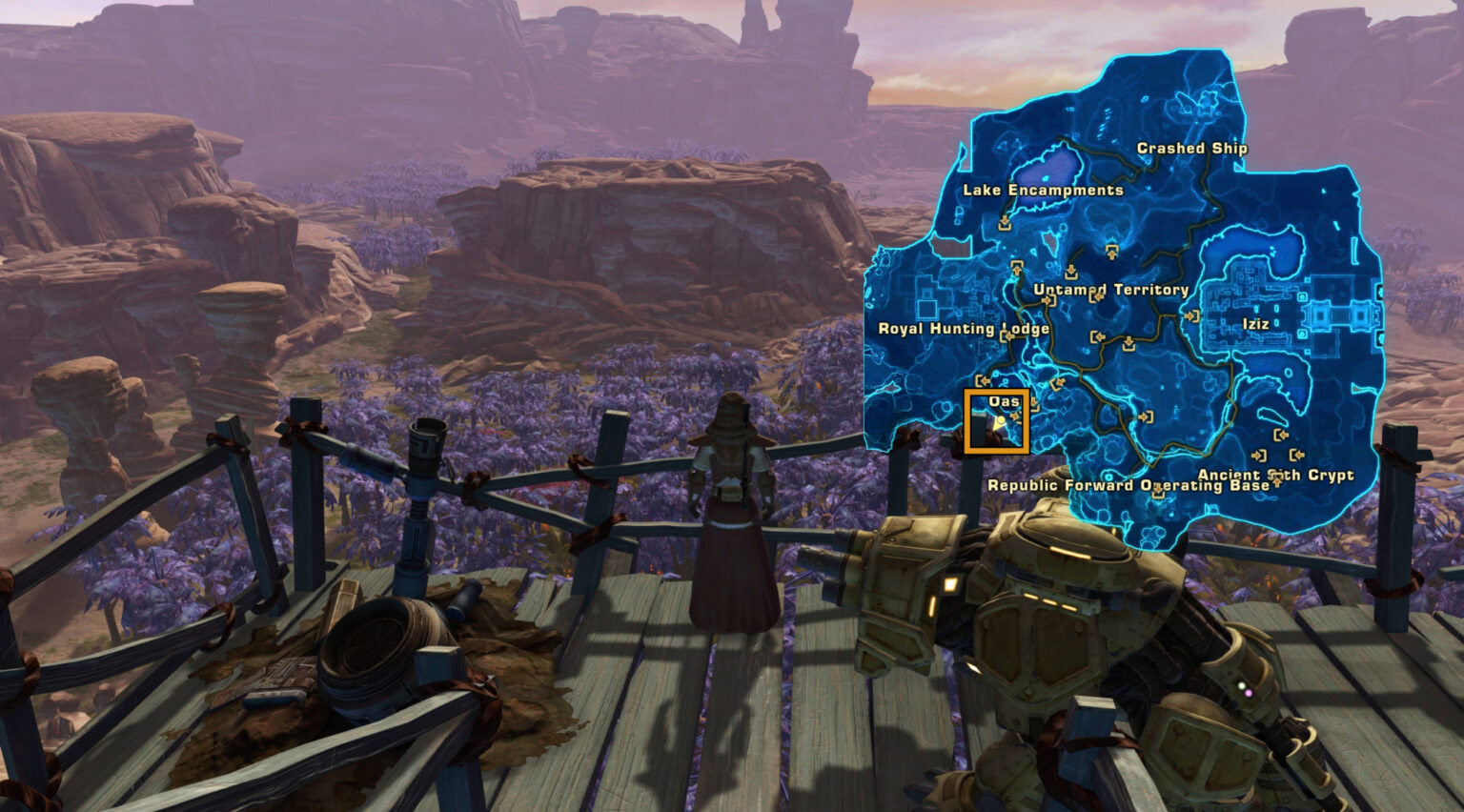Viewport: 1464px width, 812px height.
Task: Click the Royal Hunting Lodge label
Action: click(966, 328)
